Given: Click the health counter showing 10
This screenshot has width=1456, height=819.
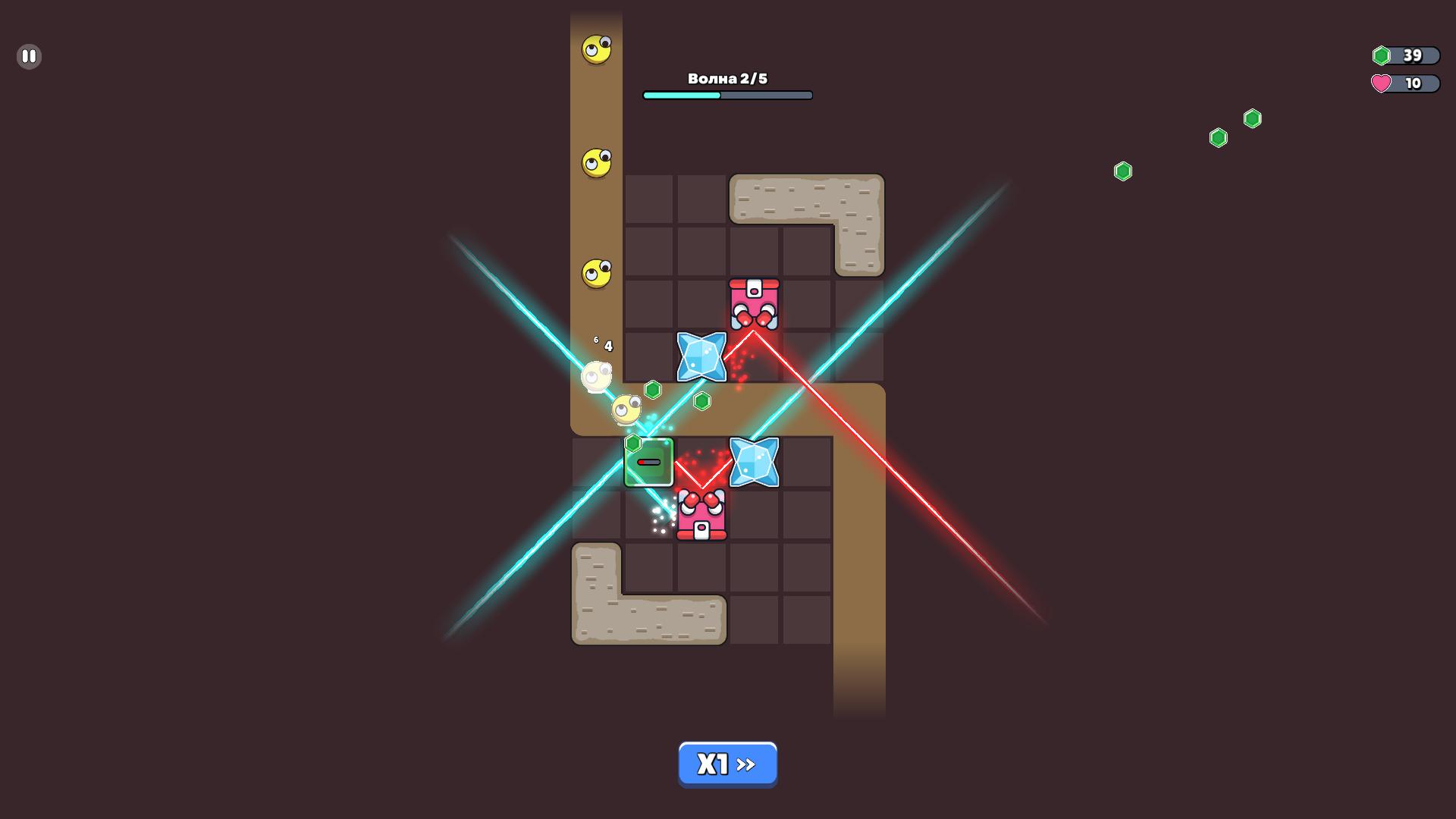Looking at the screenshot, I should point(1412,84).
